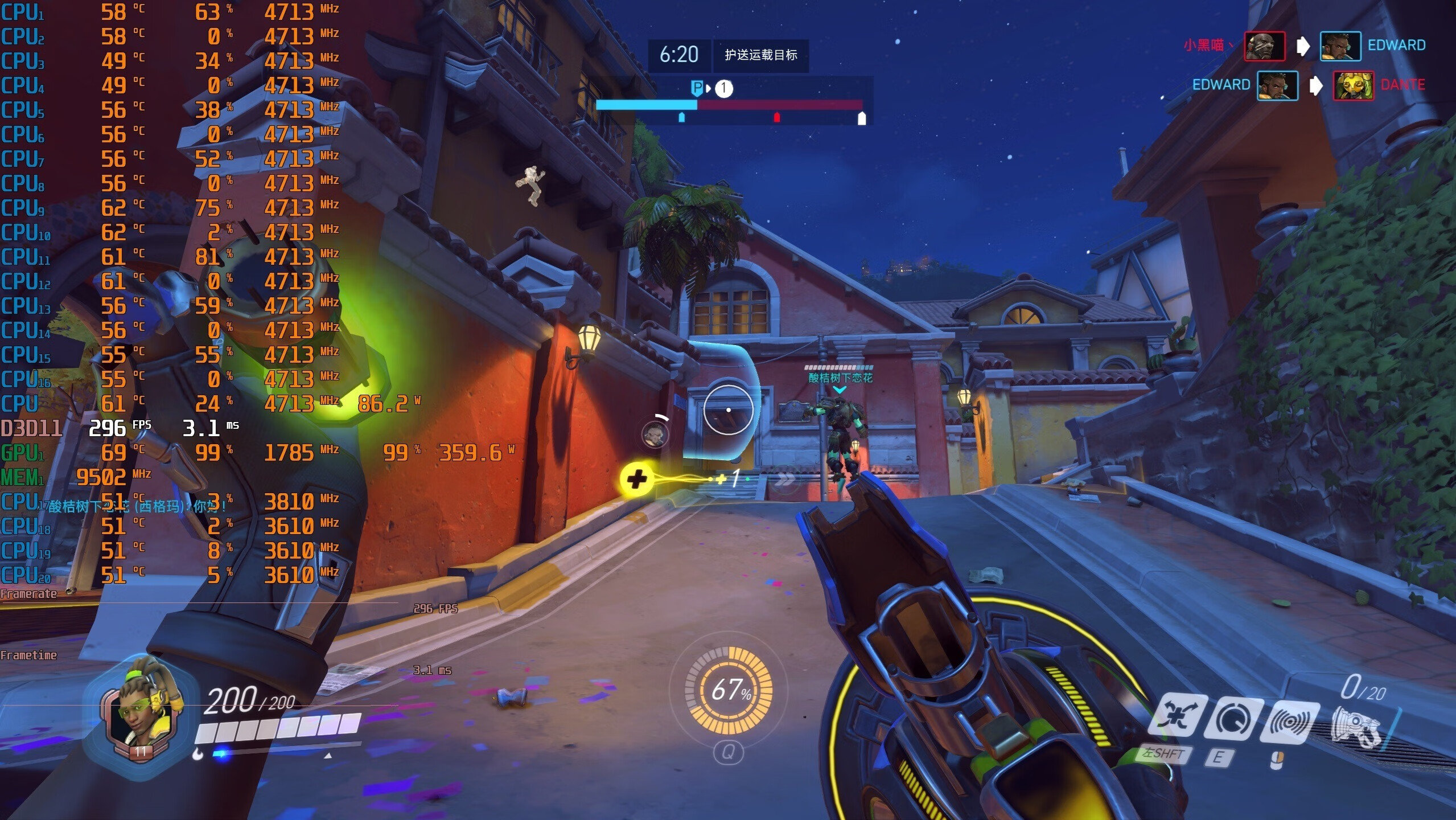Click DANTE's name in the kill feed

point(1402,85)
